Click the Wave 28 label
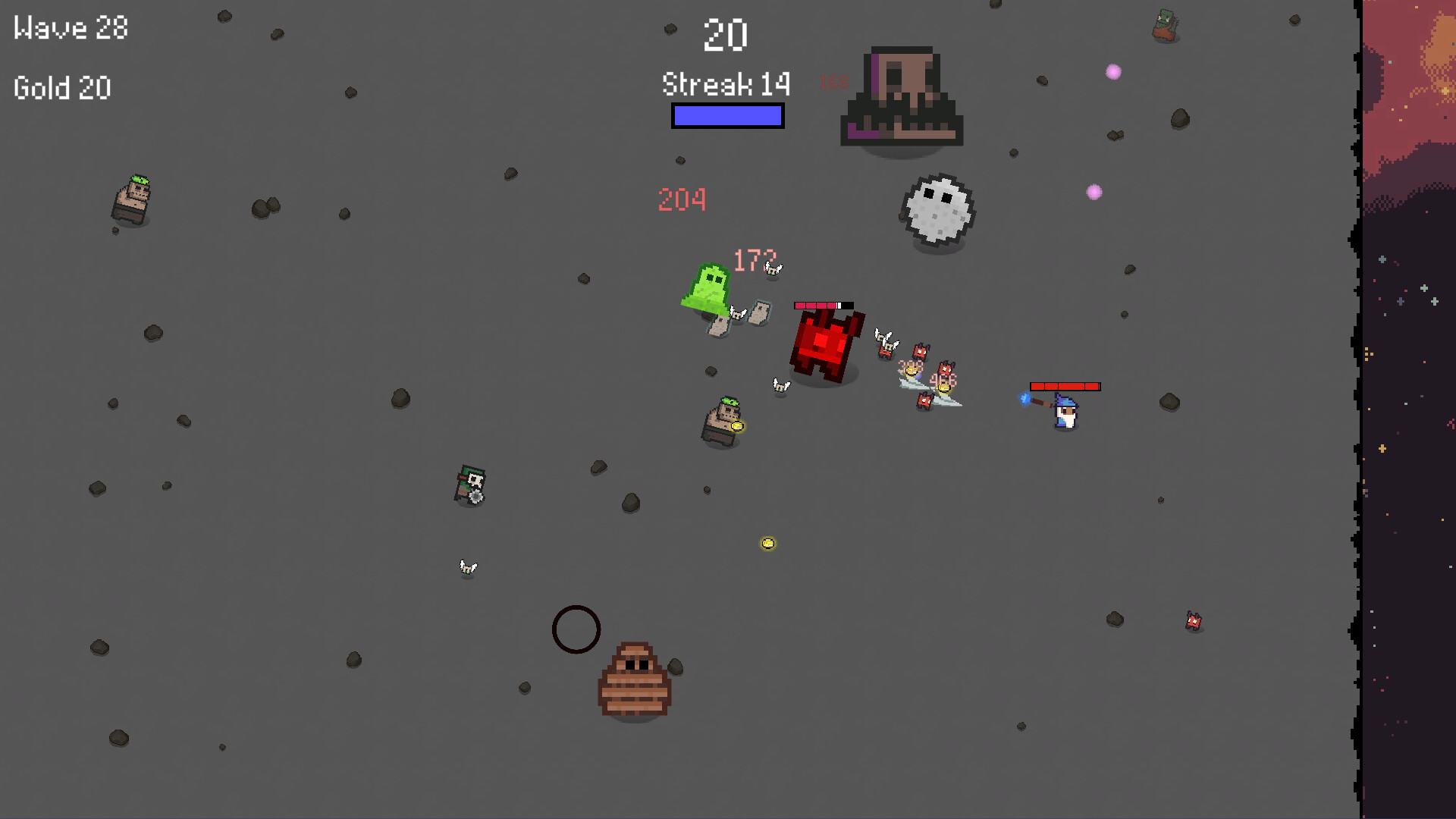This screenshot has width=1456, height=819. (x=69, y=28)
